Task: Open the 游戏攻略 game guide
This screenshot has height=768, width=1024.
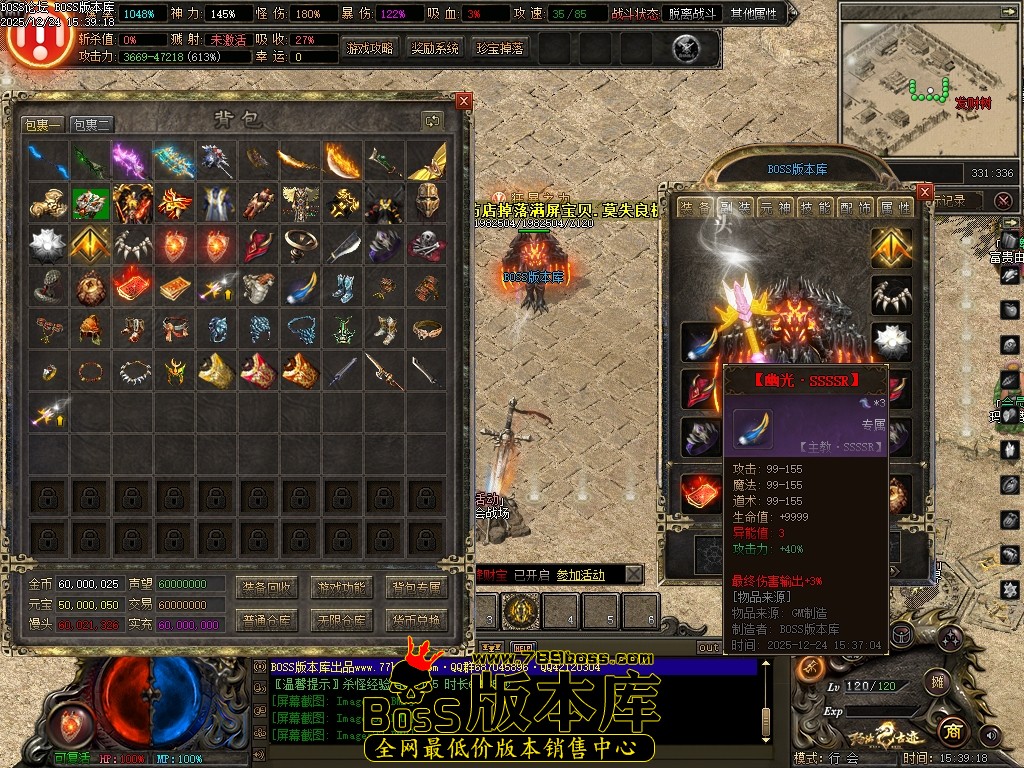Action: click(x=370, y=48)
